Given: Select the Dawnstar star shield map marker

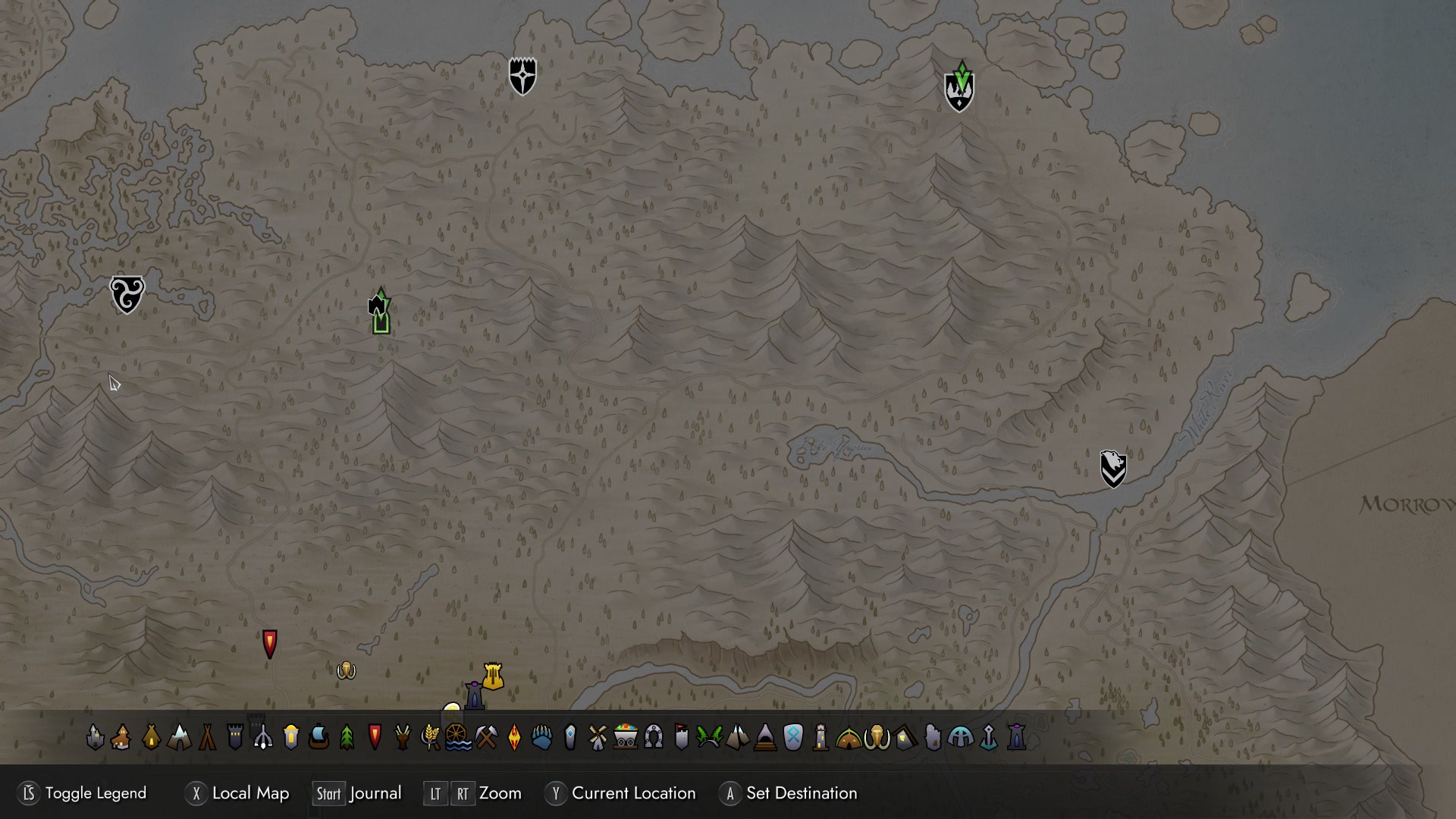Looking at the screenshot, I should tap(522, 76).
